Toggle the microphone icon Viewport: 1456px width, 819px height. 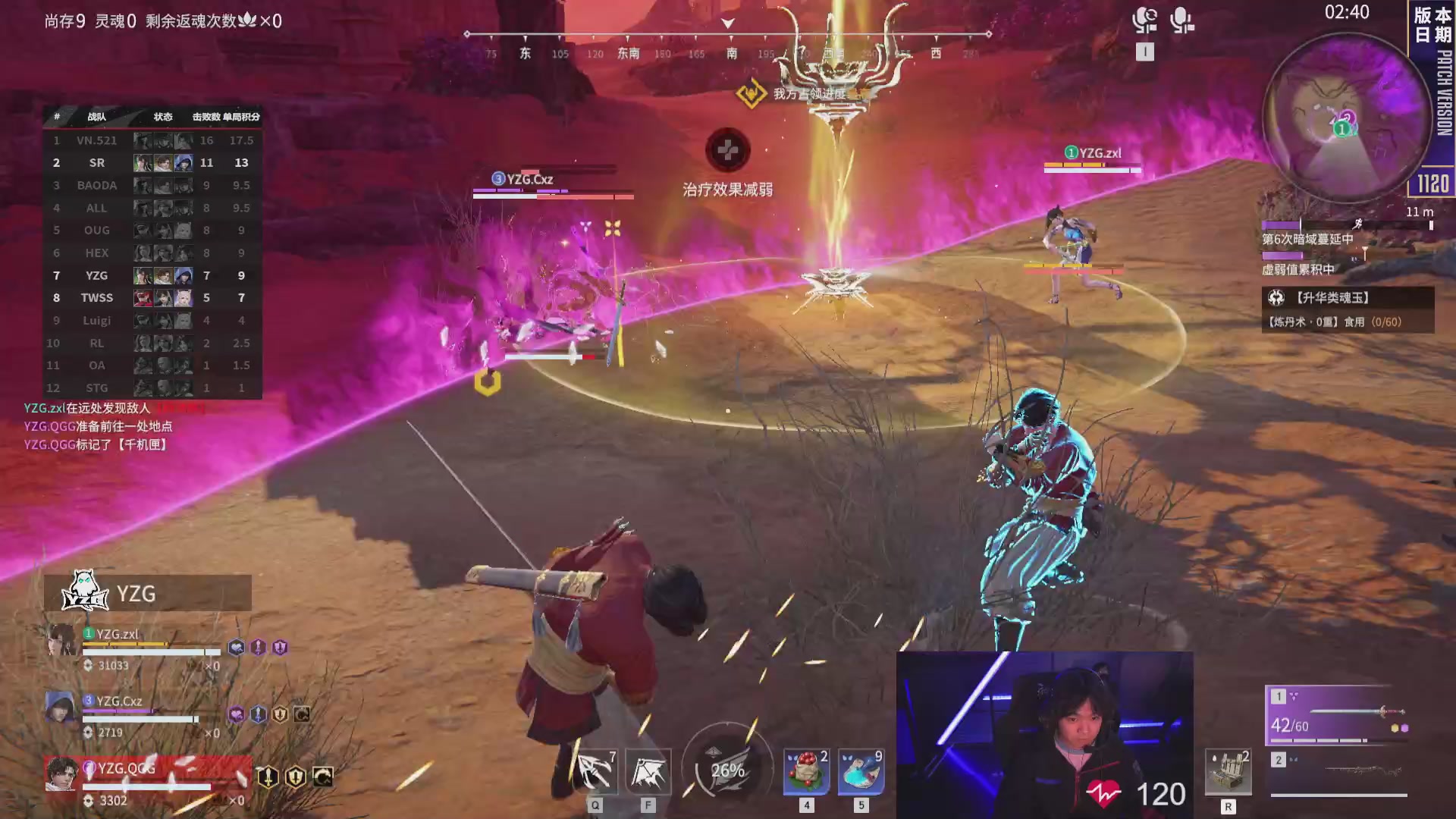[1181, 20]
